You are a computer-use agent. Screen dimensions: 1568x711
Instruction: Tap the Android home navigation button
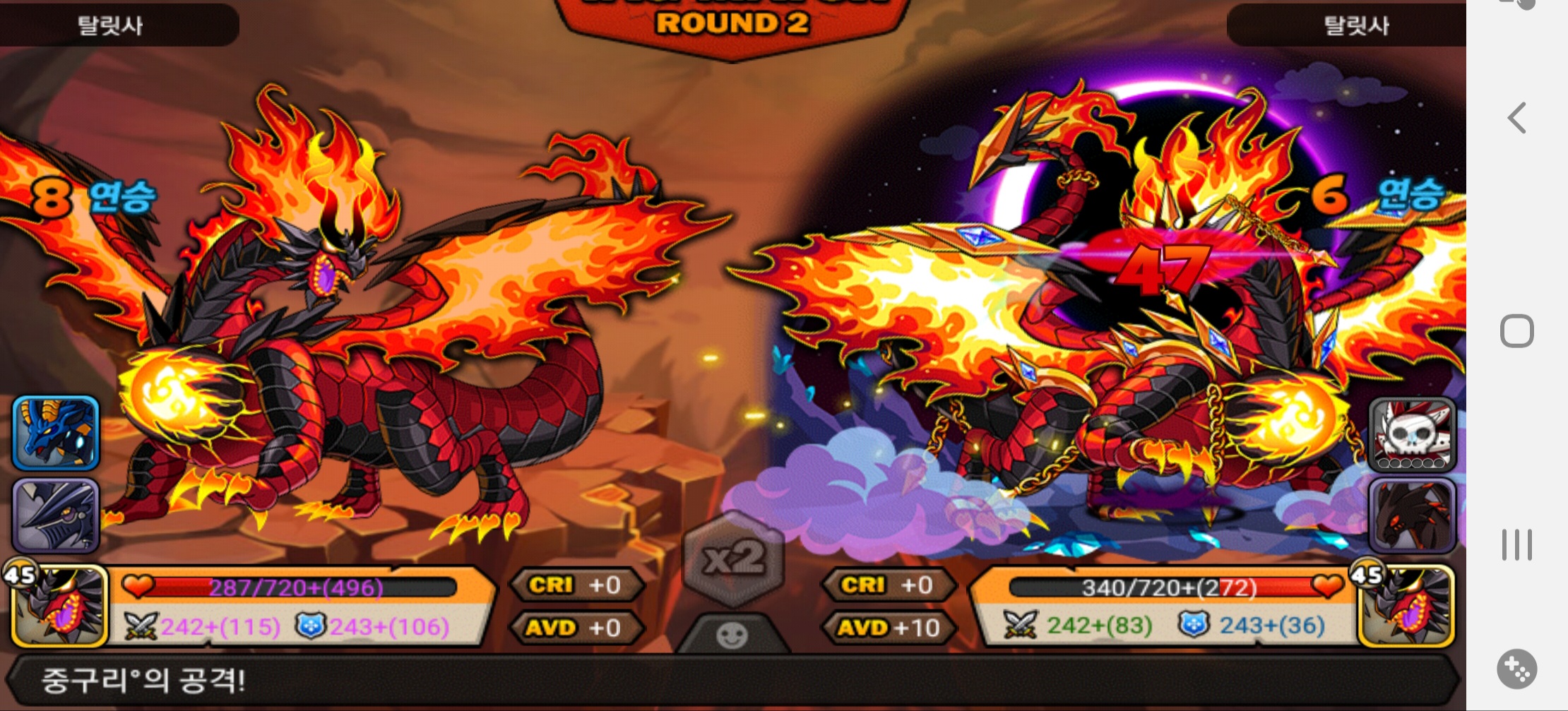tap(1516, 331)
